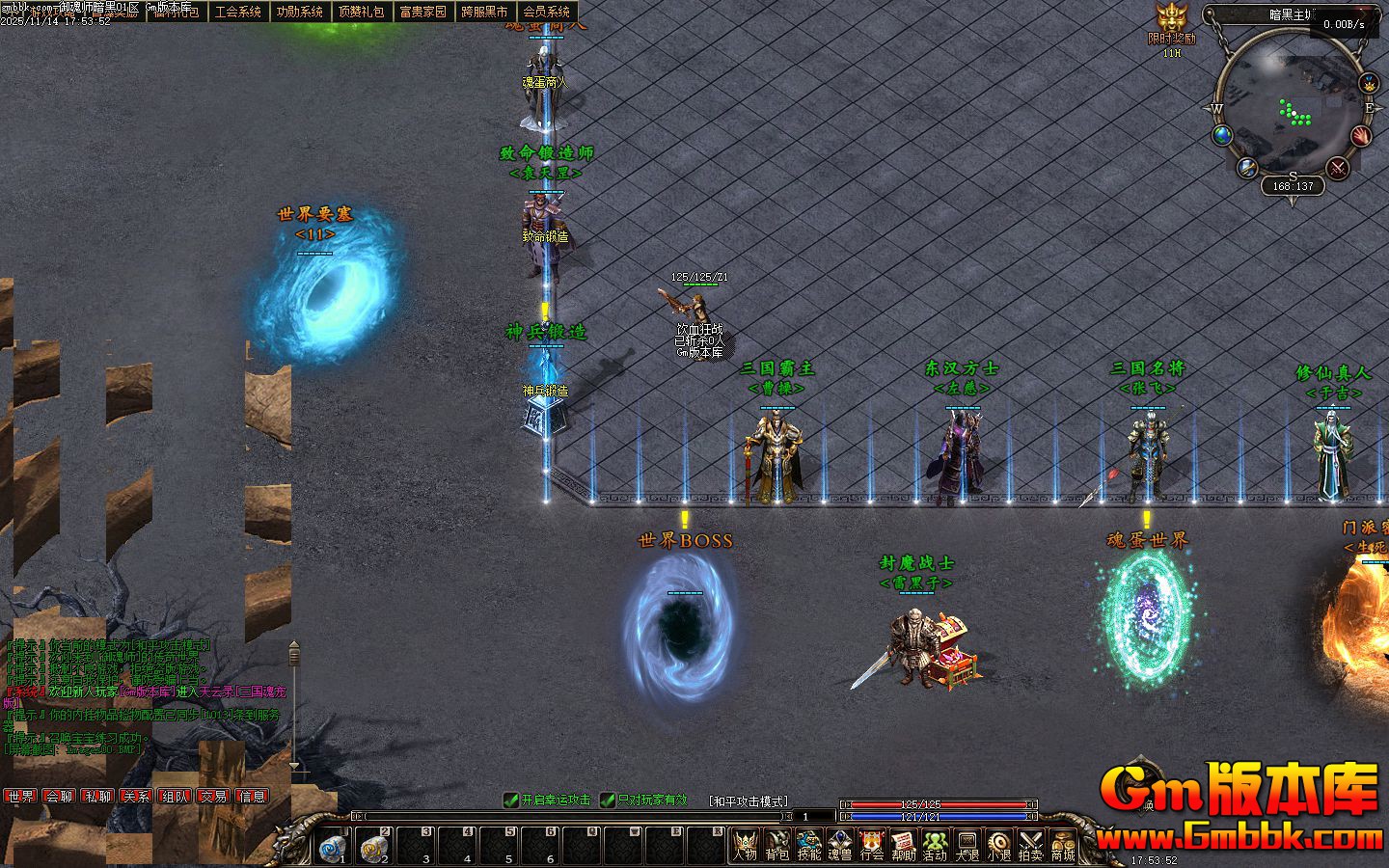Viewport: 1389px width, 868px height.
Task: Open the 富贵家园 homestead menu
Action: (x=423, y=12)
